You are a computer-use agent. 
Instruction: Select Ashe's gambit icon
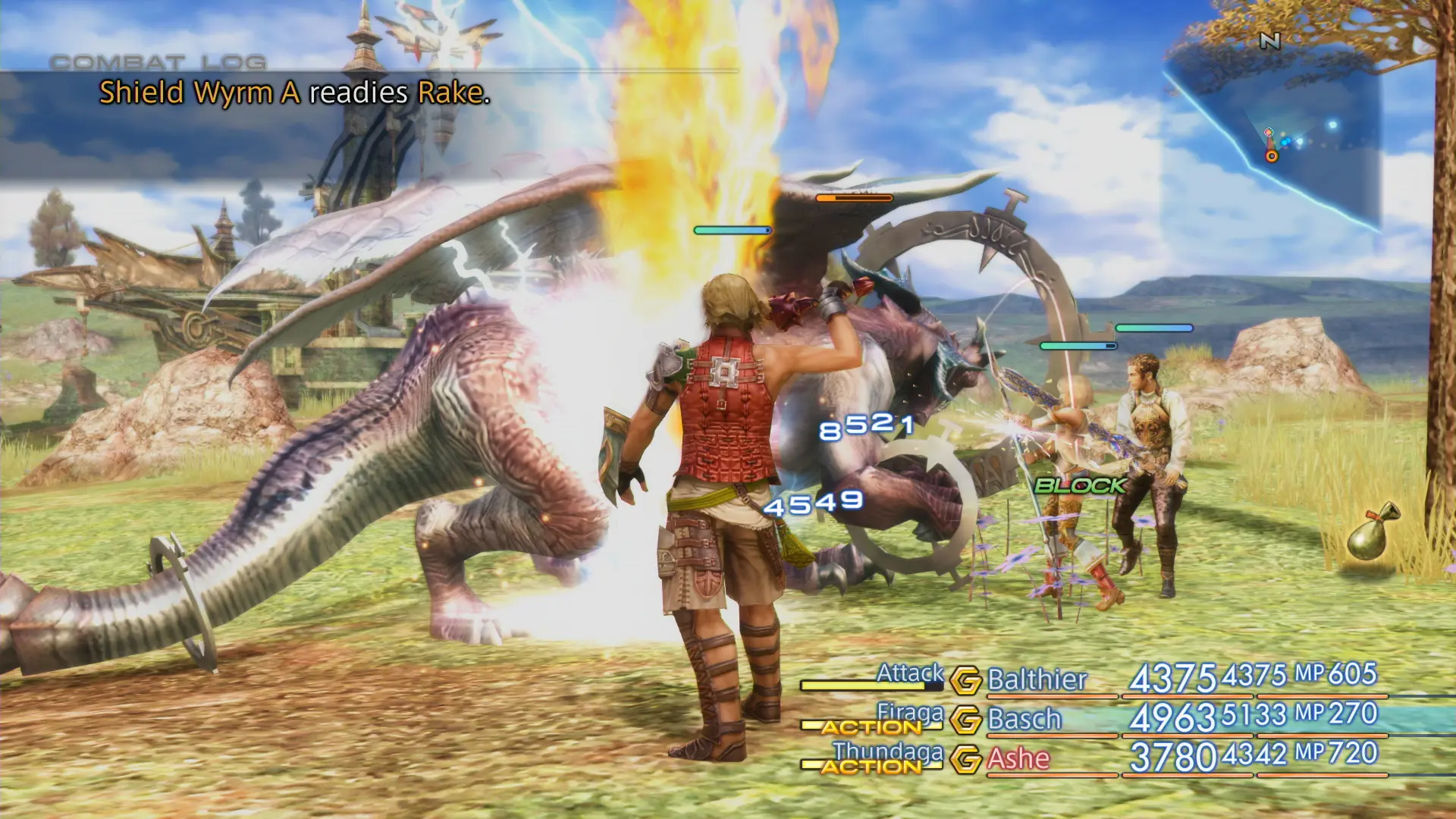pyautogui.click(x=968, y=761)
